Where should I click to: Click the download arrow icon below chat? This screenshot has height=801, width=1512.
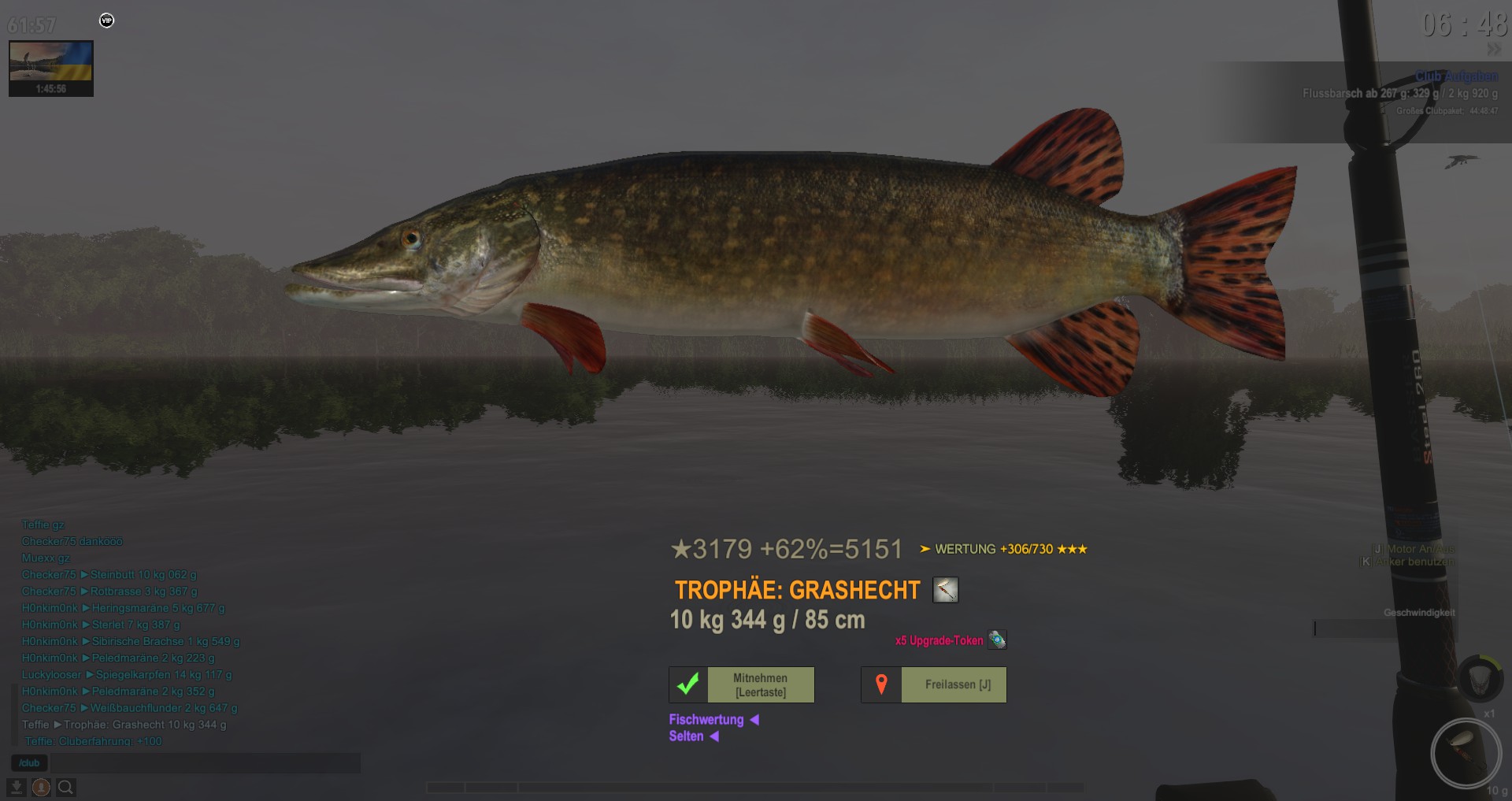point(17,787)
